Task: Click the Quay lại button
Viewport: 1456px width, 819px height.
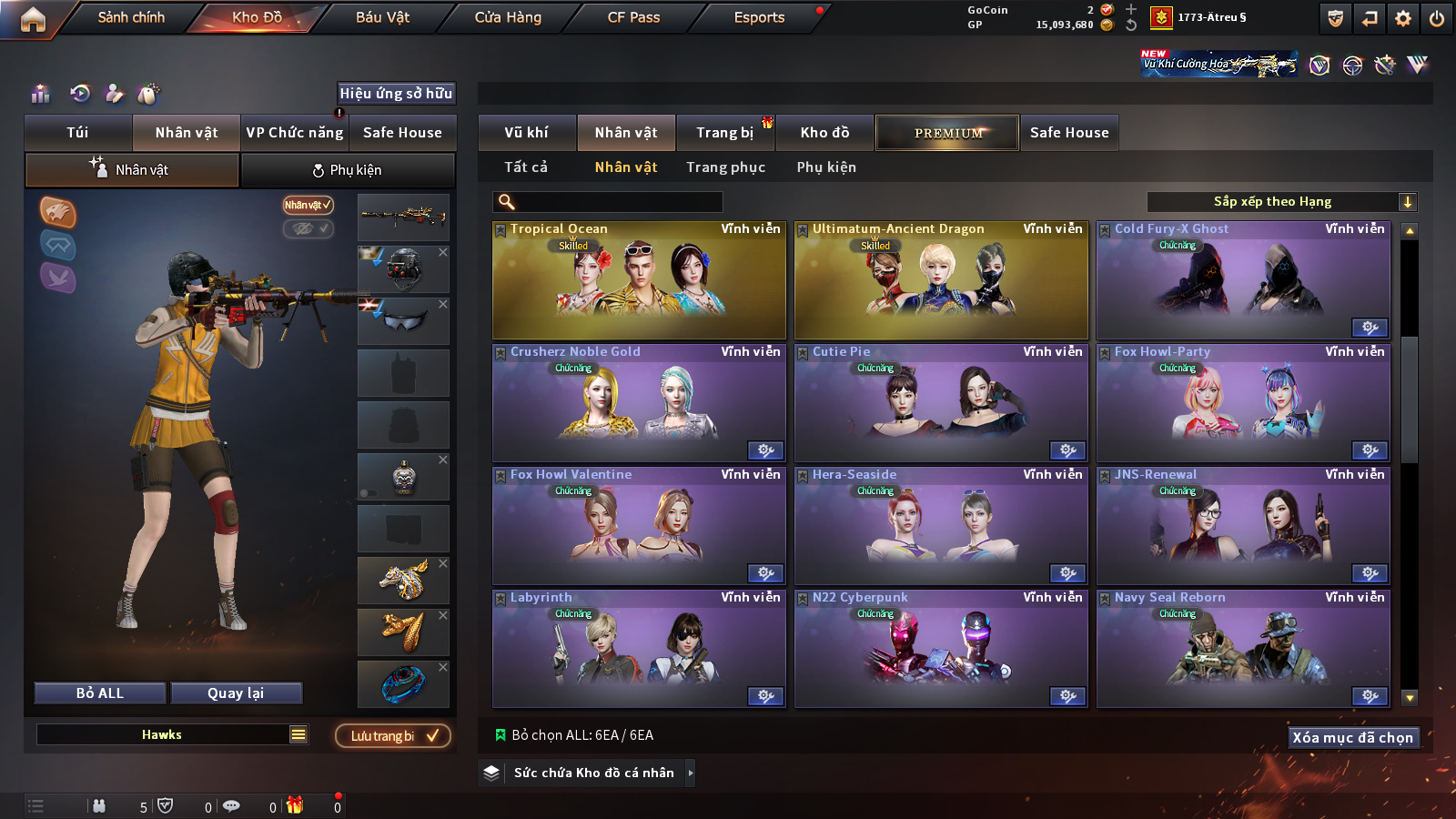Action: pos(236,693)
